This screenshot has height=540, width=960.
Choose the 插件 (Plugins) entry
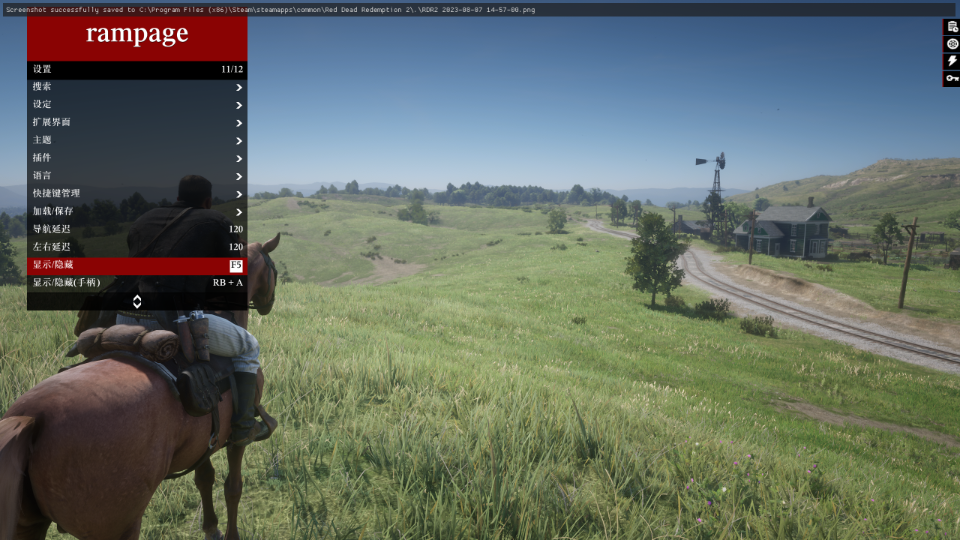point(137,158)
